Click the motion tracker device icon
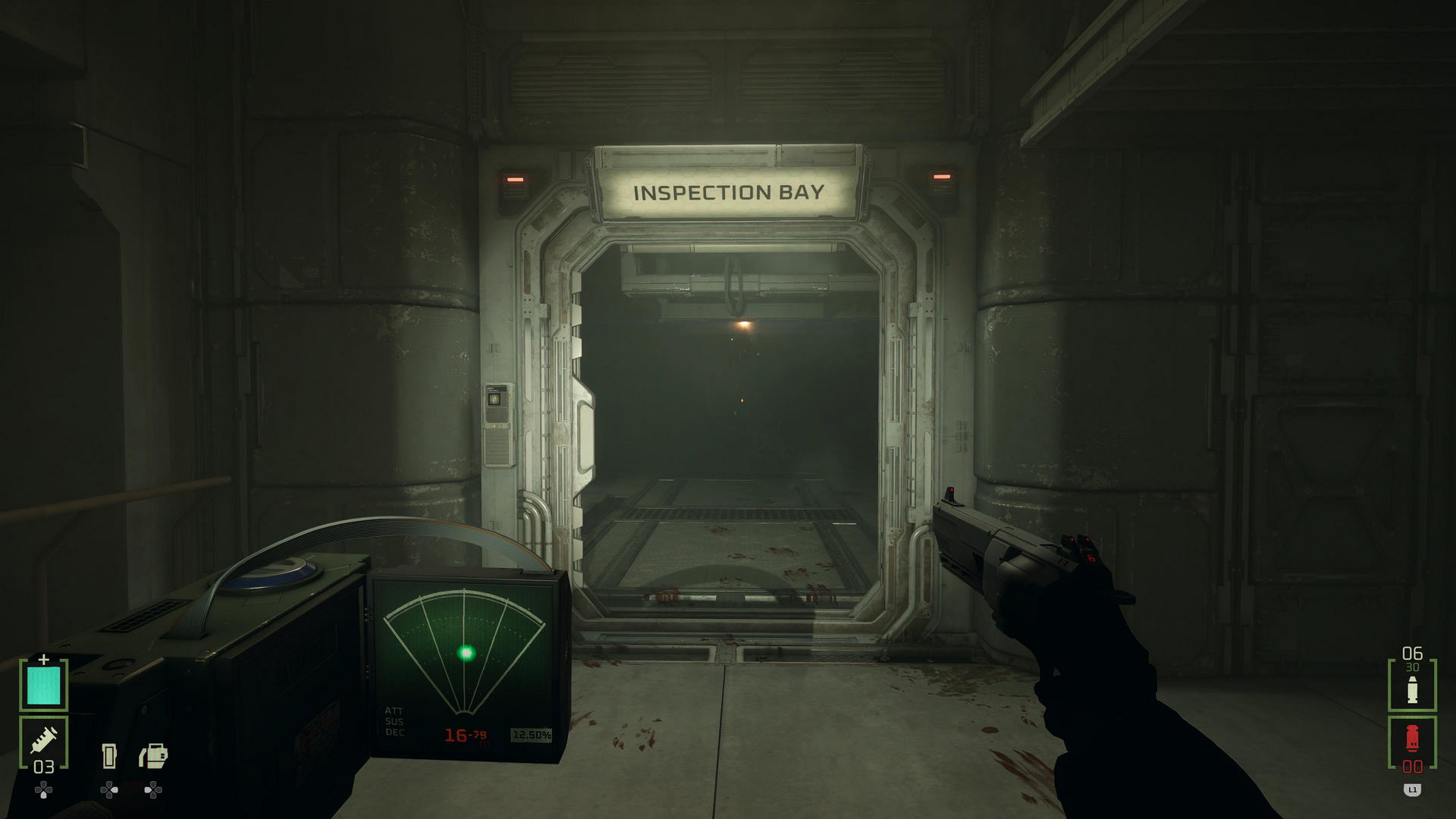 pyautogui.click(x=152, y=756)
